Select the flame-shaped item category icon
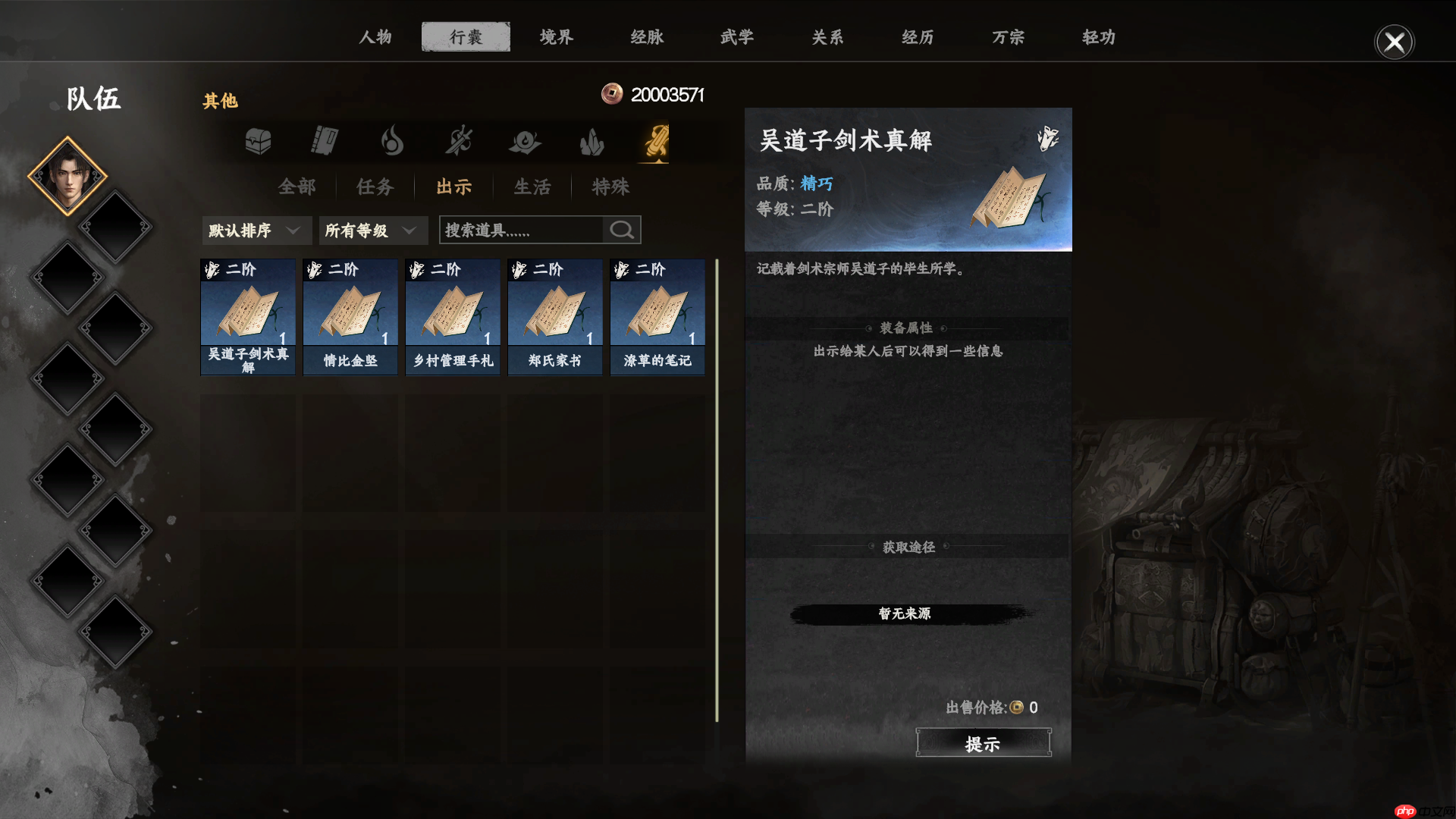This screenshot has width=1456, height=819. click(391, 141)
